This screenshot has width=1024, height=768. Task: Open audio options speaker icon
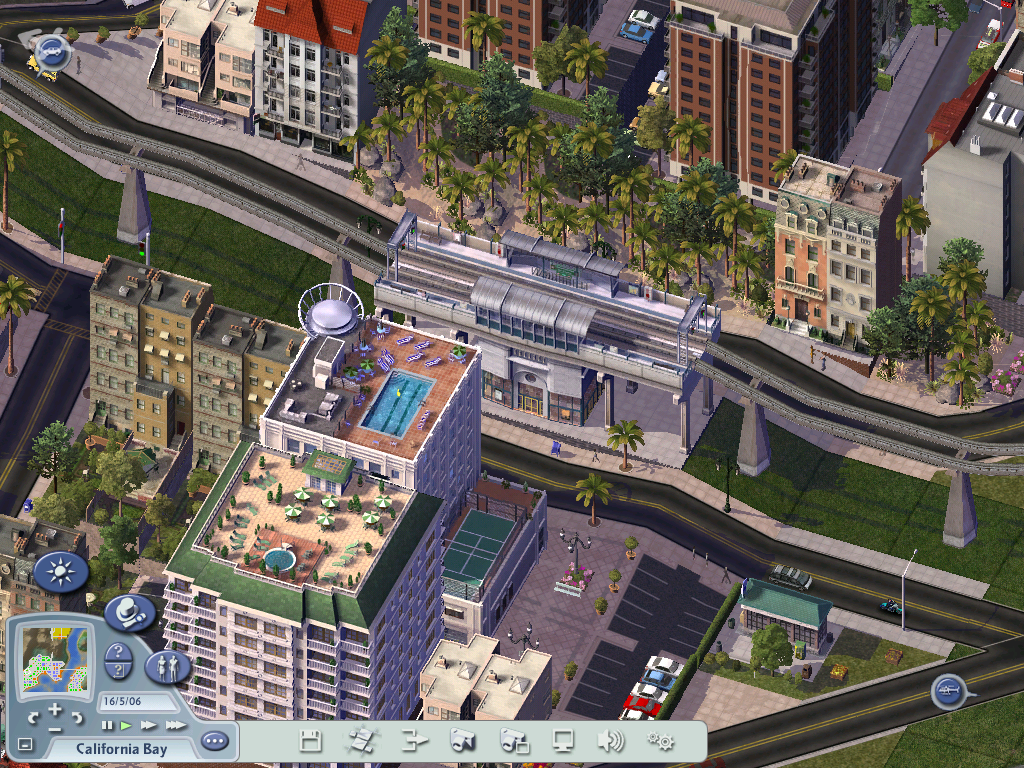tap(610, 741)
